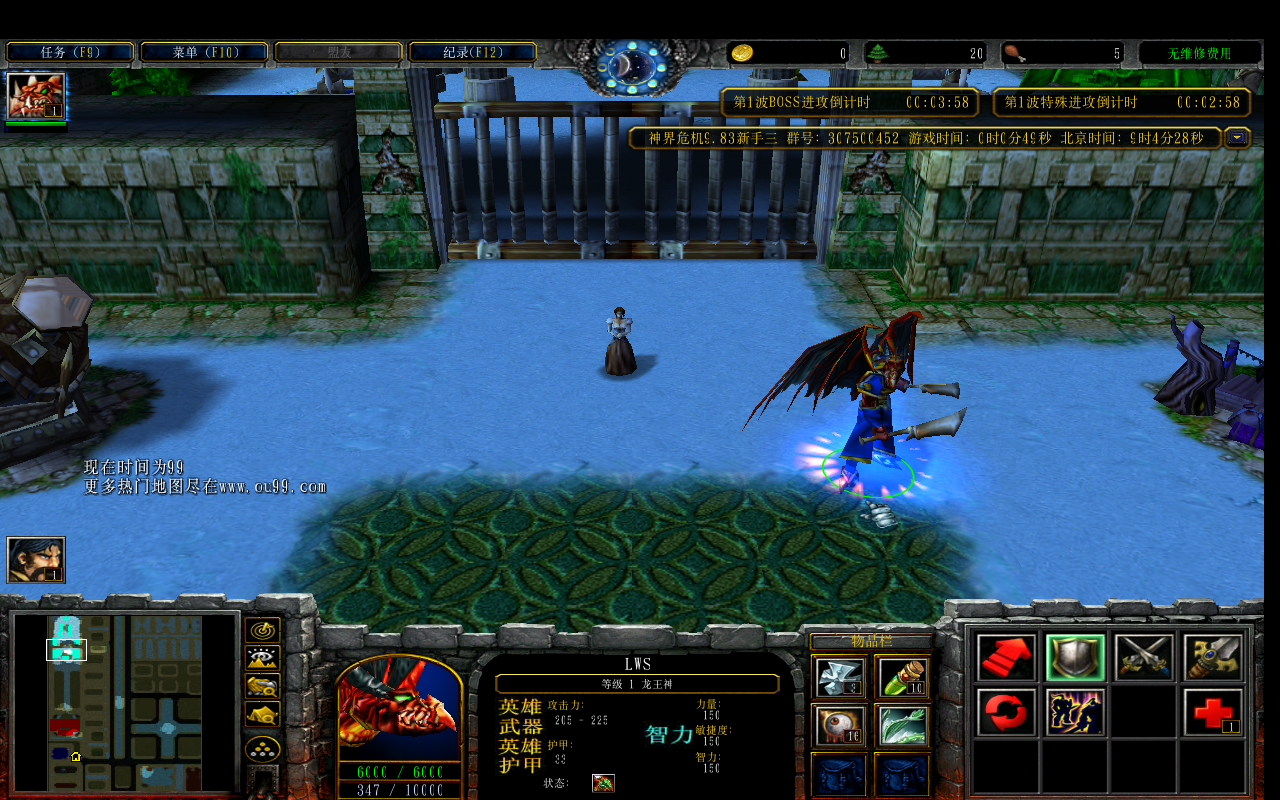Use the silver shuriken inventory item
Image resolution: width=1280 pixels, height=800 pixels.
click(x=838, y=677)
